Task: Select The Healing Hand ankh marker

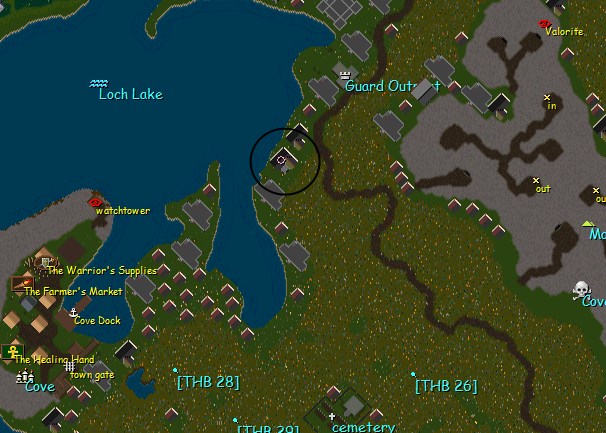Action: tap(14, 351)
